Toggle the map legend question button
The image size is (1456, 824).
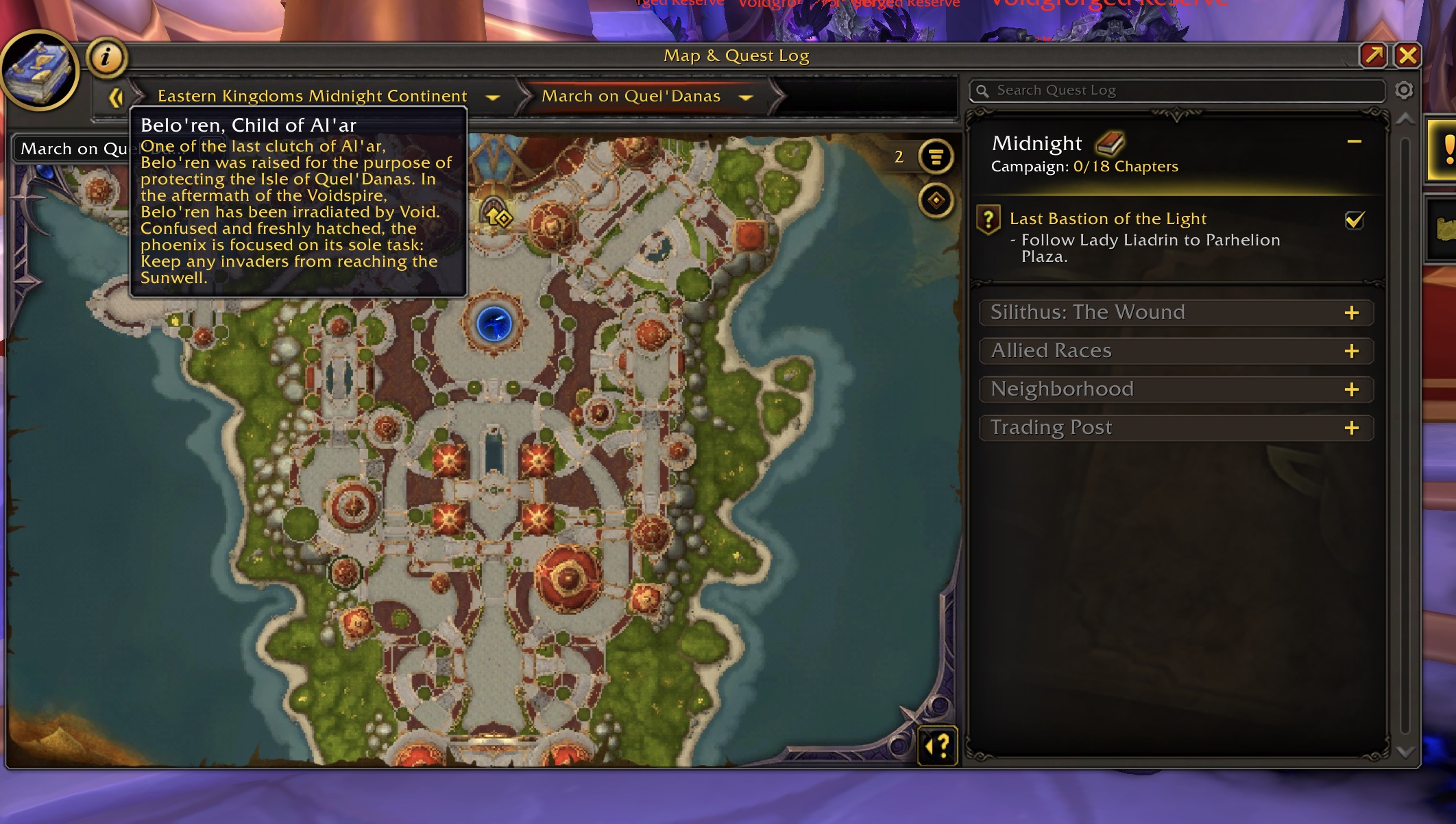click(x=937, y=744)
